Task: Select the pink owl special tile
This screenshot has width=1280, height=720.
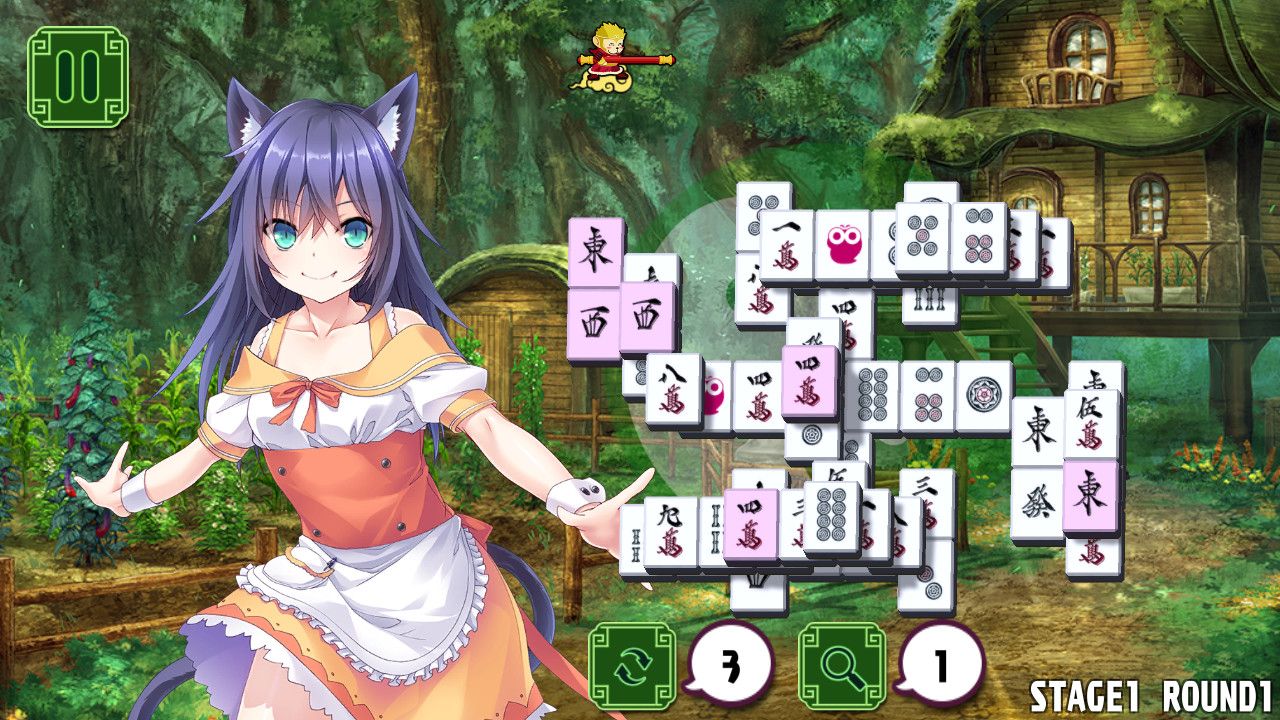Action: tap(843, 241)
